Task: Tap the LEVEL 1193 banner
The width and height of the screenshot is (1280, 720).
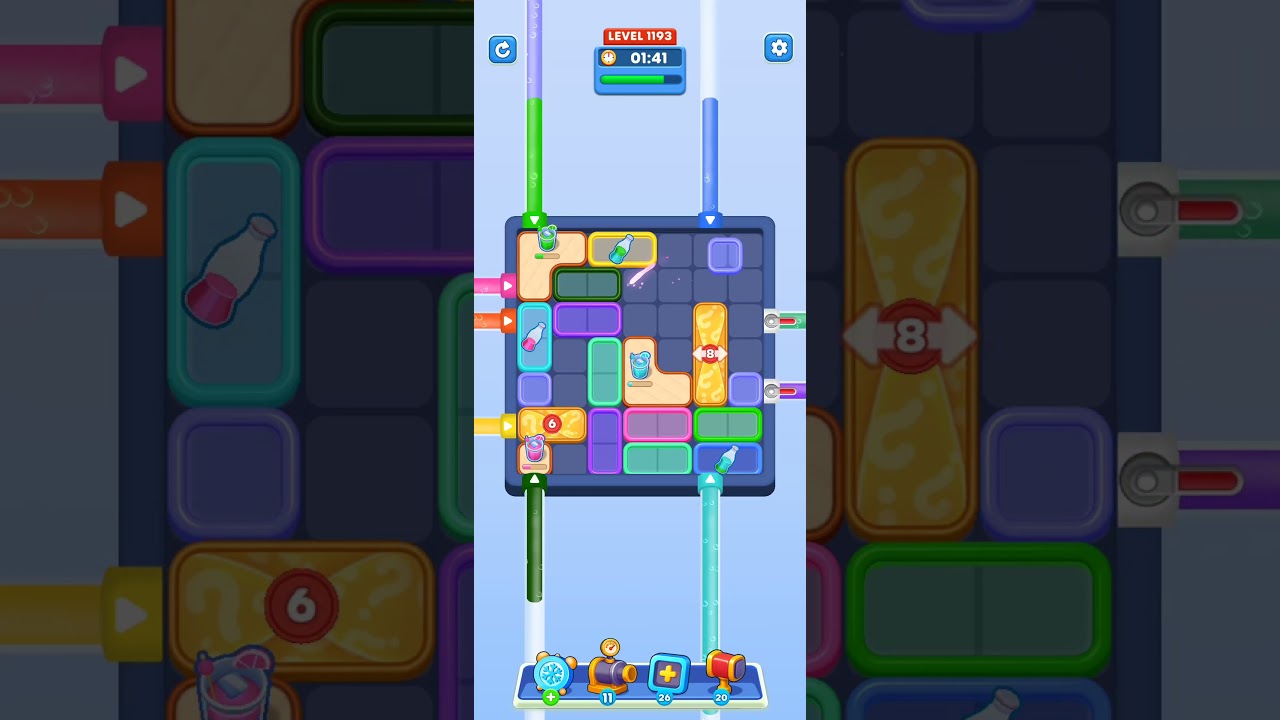Action: point(640,35)
